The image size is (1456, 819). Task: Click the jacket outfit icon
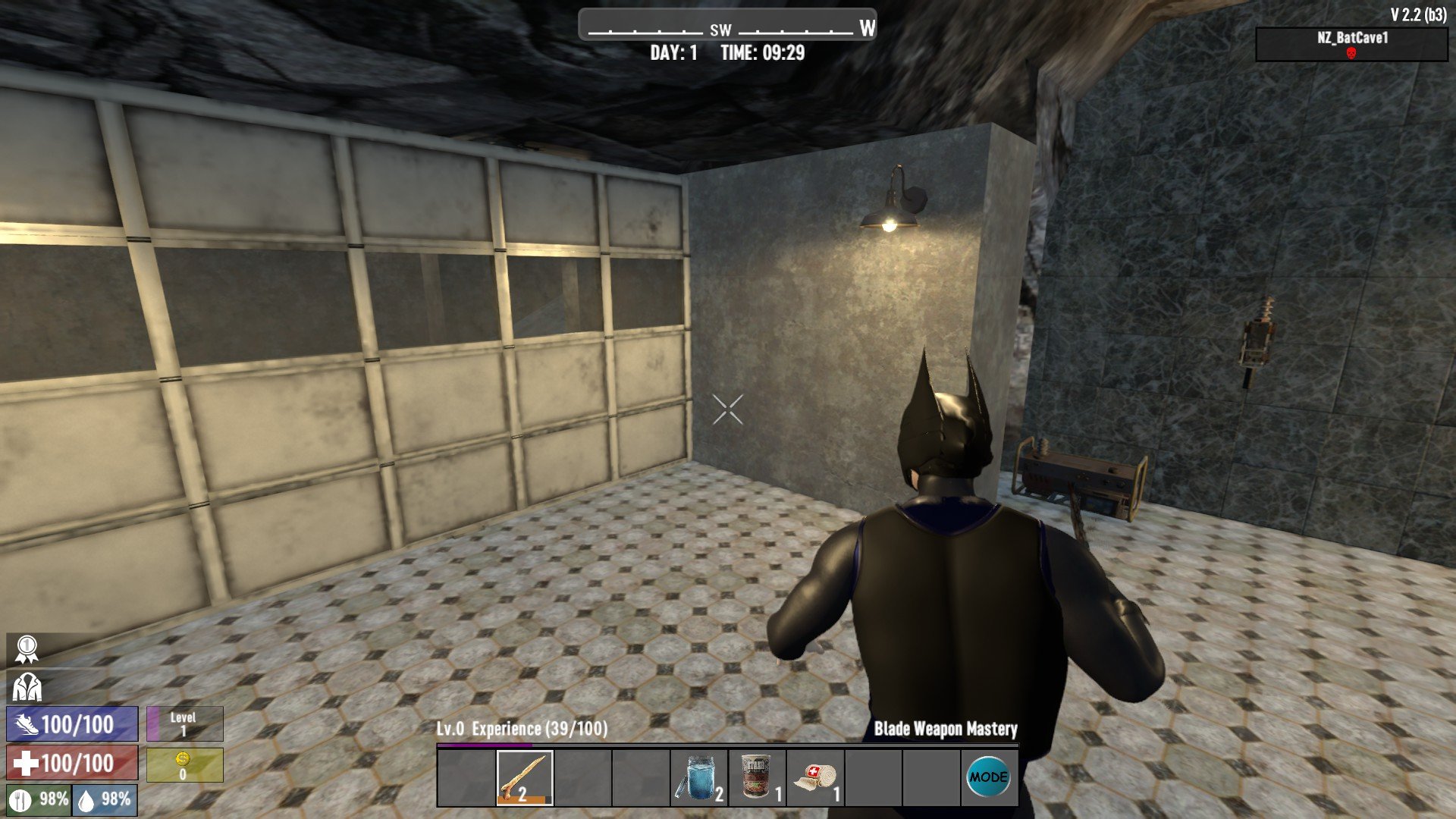click(x=27, y=687)
